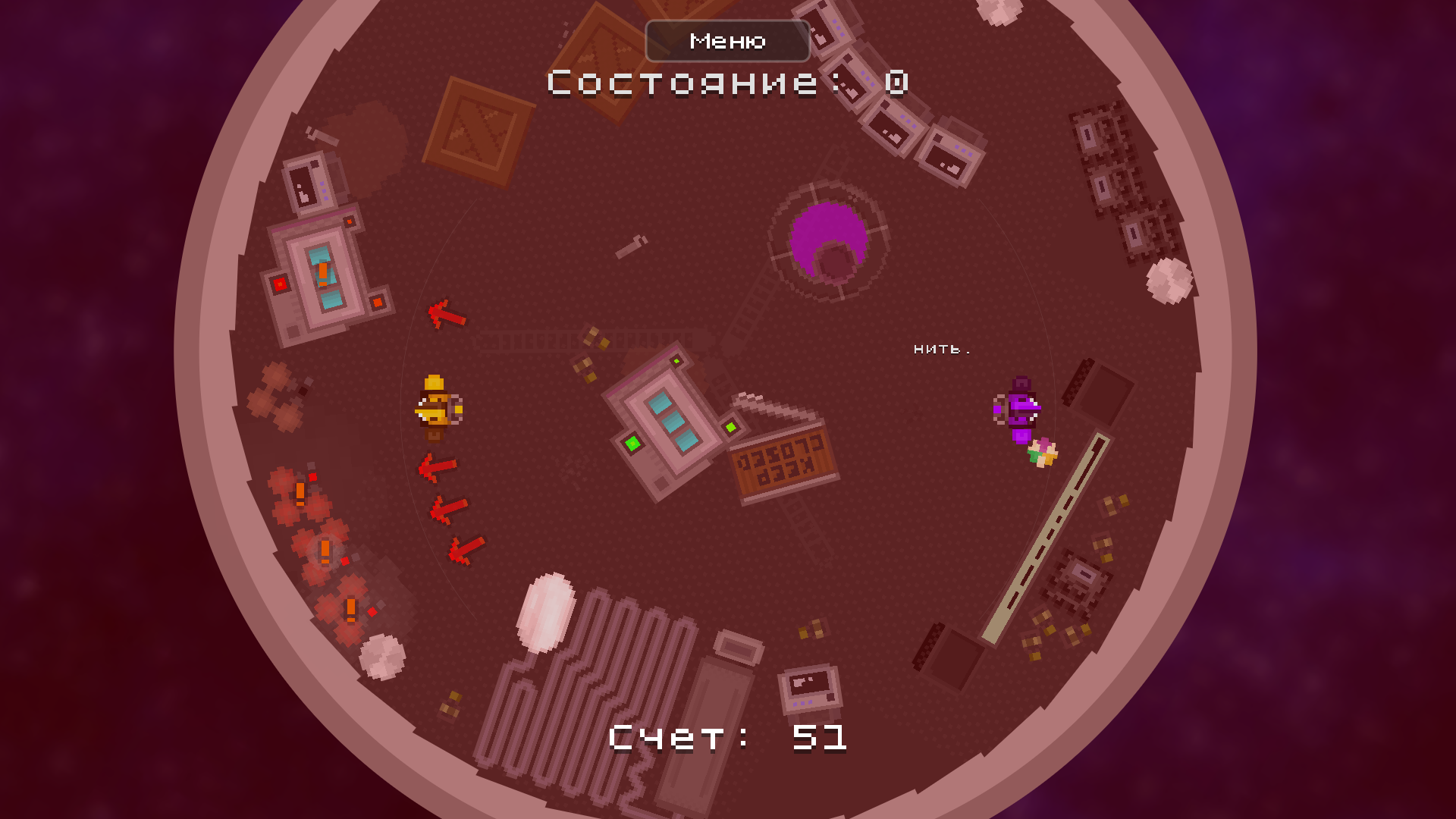Pick up the colorful flower bouquet
Image resolution: width=1456 pixels, height=819 pixels.
click(x=1043, y=451)
